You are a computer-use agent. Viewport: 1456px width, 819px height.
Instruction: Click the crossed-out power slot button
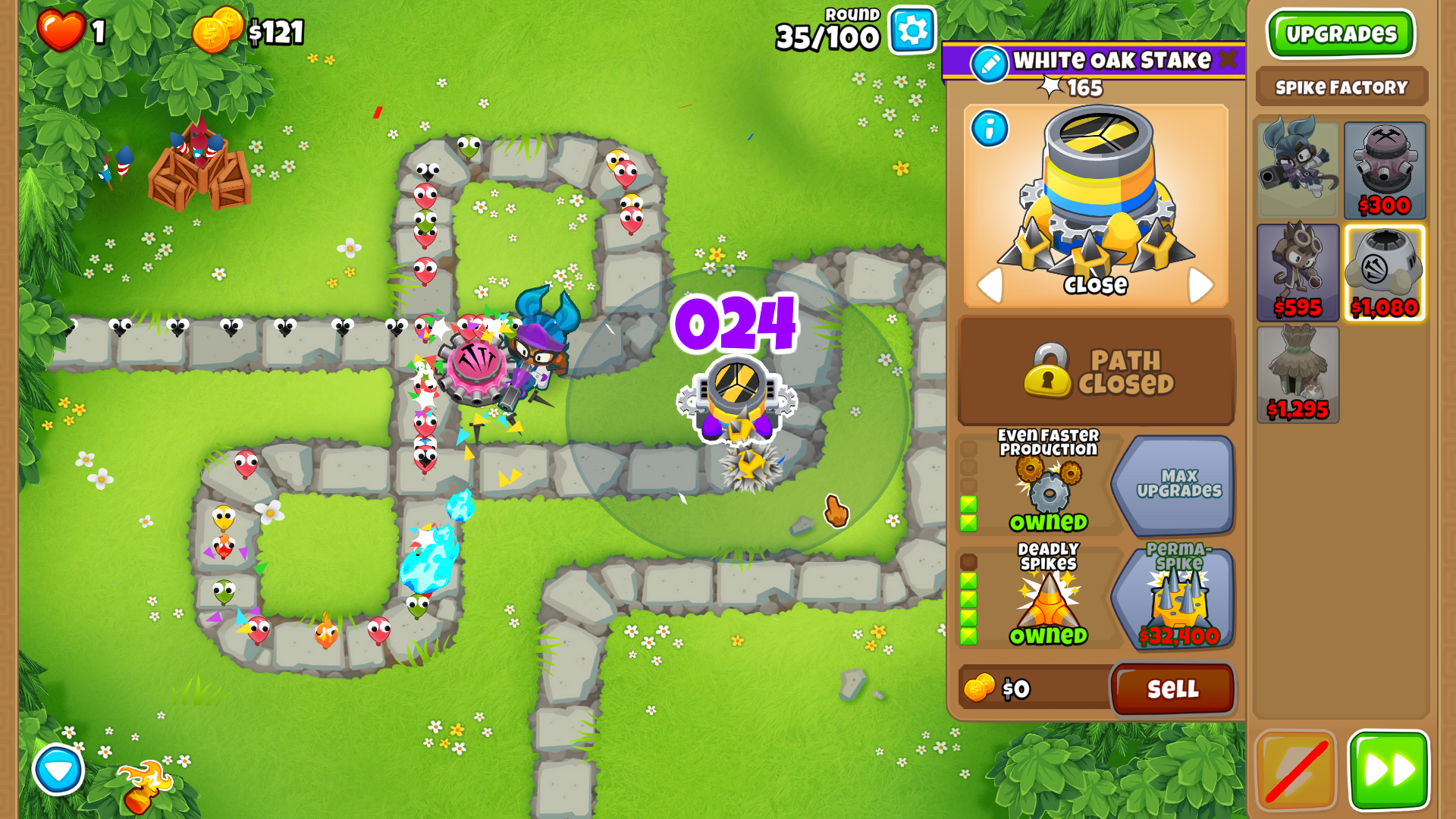[x=1296, y=770]
